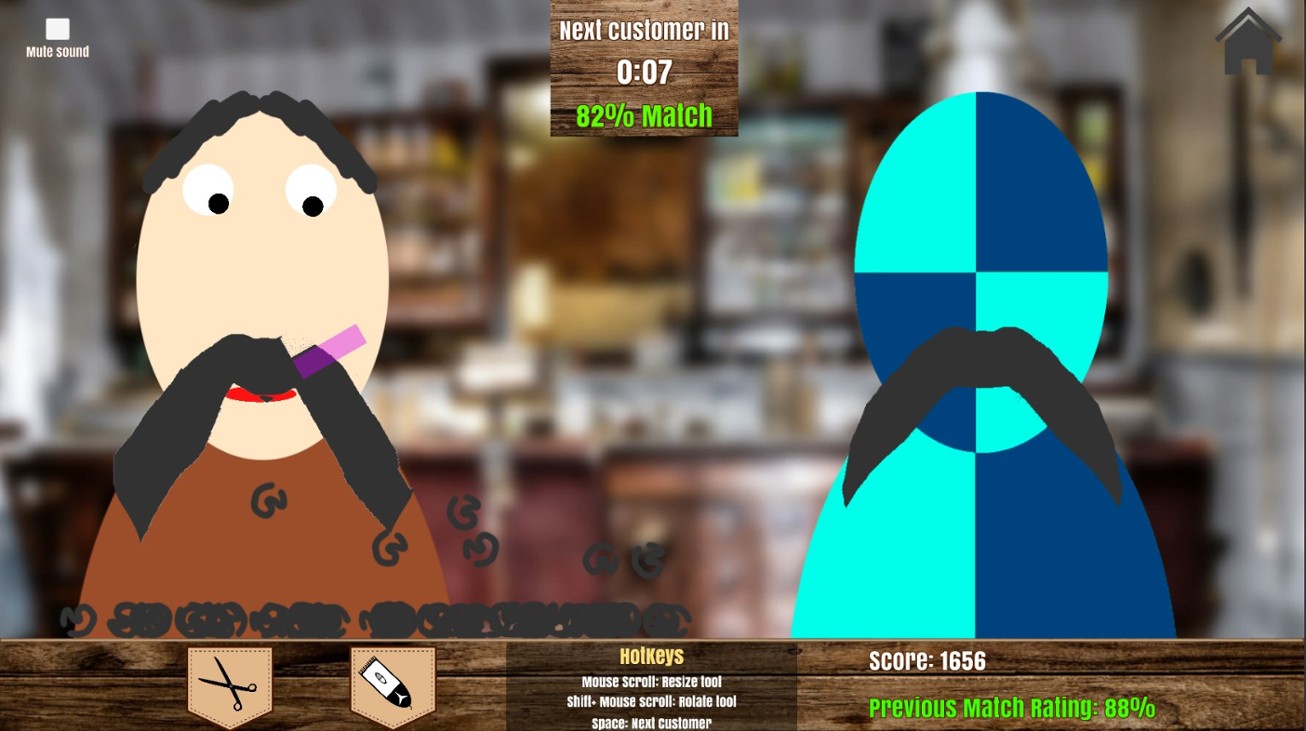This screenshot has height=731, width=1306.
Task: Click the scissors pocket holder
Action: pos(228,685)
